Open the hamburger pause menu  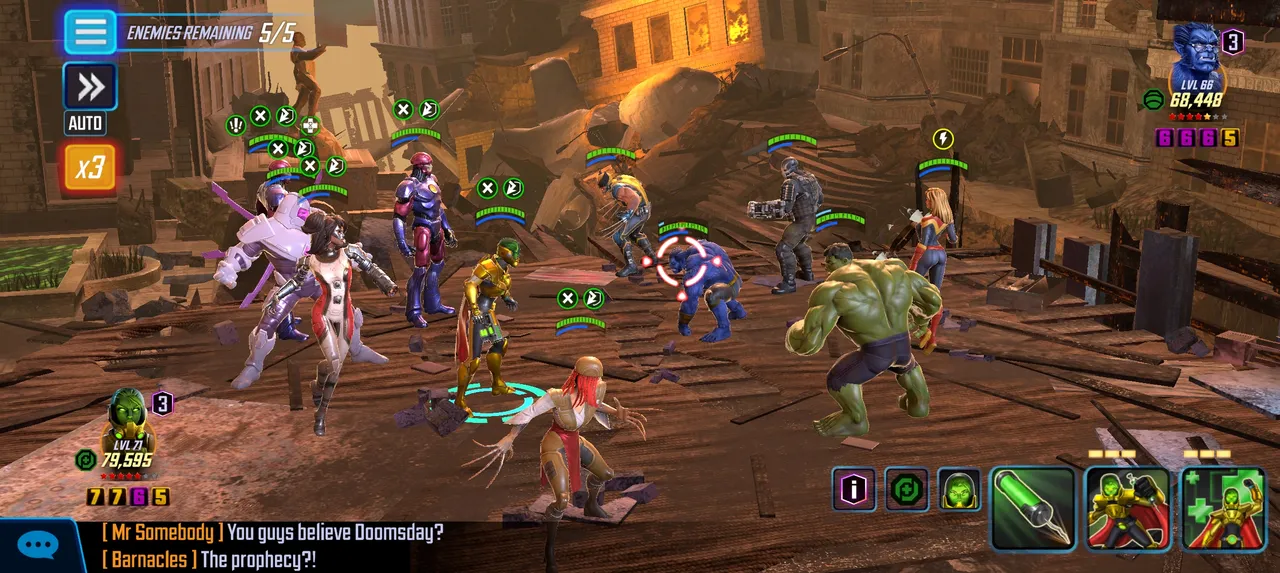tap(90, 32)
